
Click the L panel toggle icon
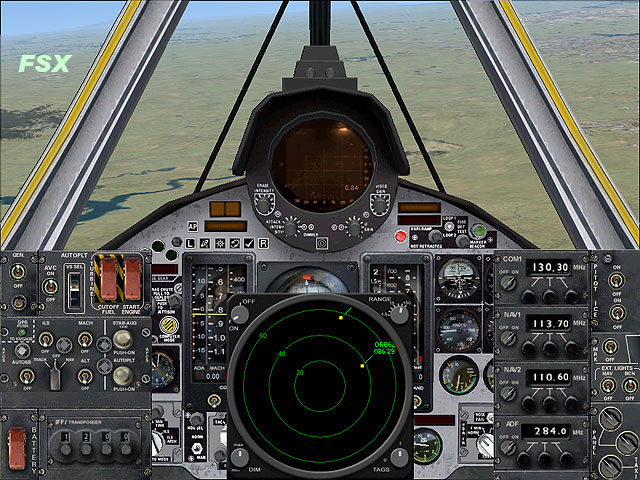[191, 243]
